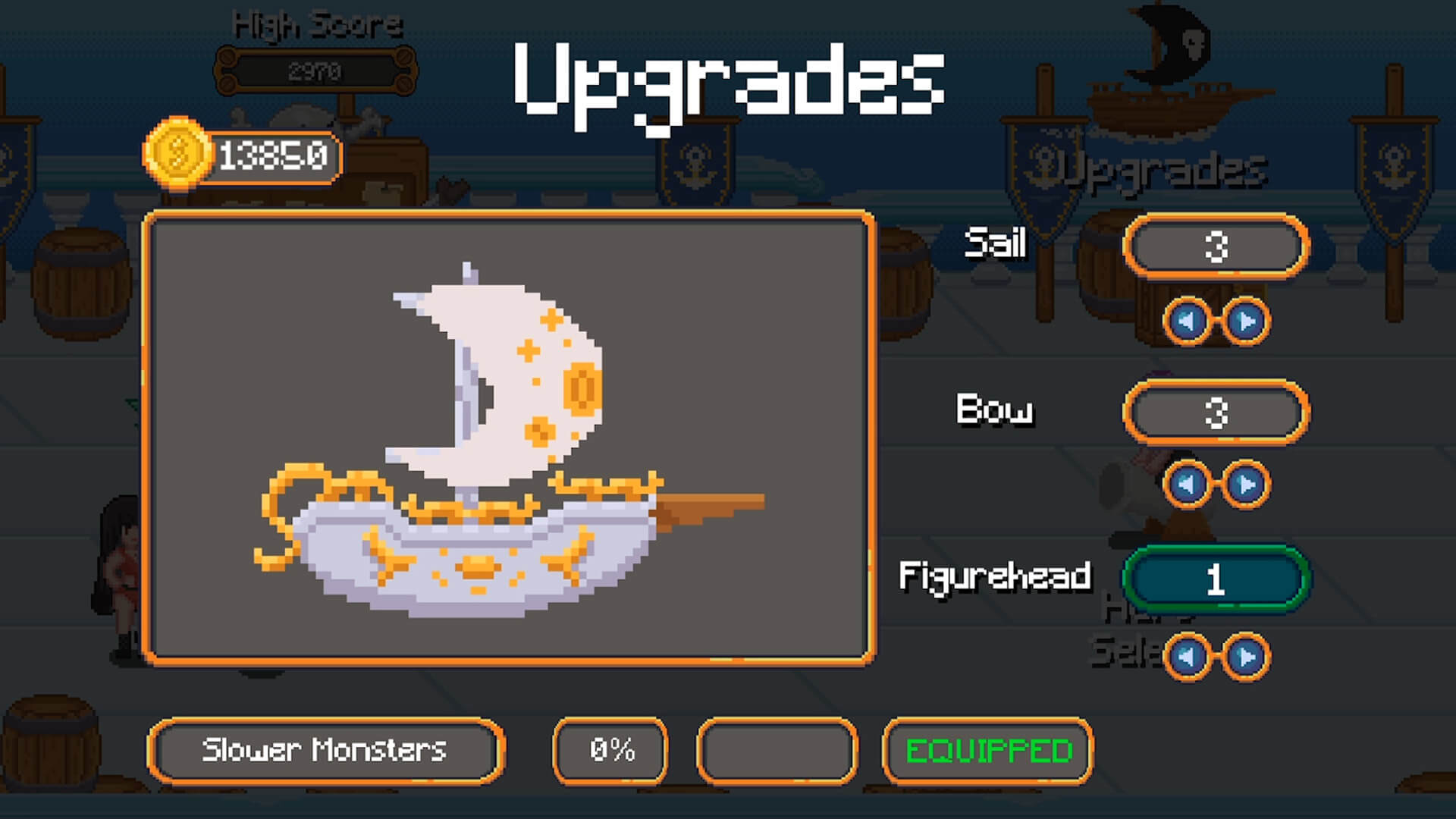Cycle to next Figurehead option
Viewport: 1456px width, 819px height.
pos(1246,657)
